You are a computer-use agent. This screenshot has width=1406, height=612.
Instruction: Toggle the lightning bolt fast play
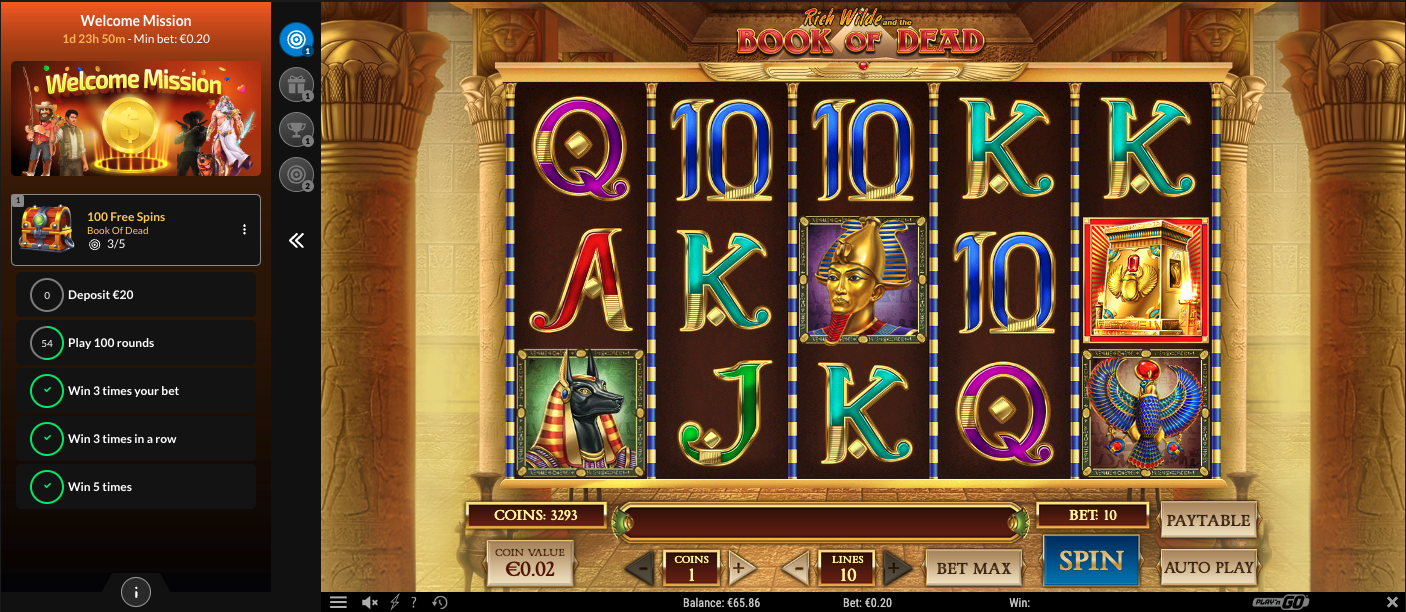coord(394,603)
